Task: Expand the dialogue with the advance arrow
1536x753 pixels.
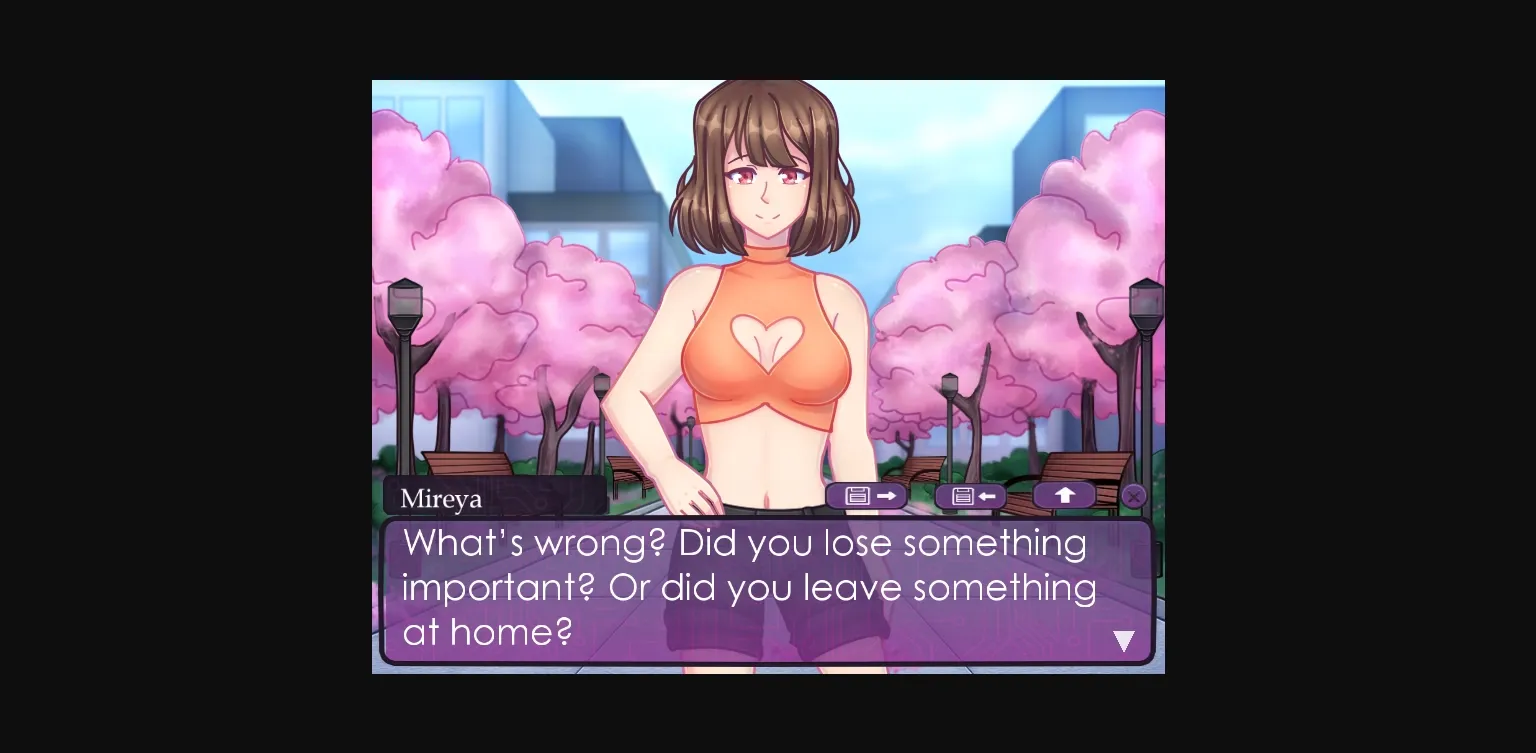Action: (x=1123, y=641)
